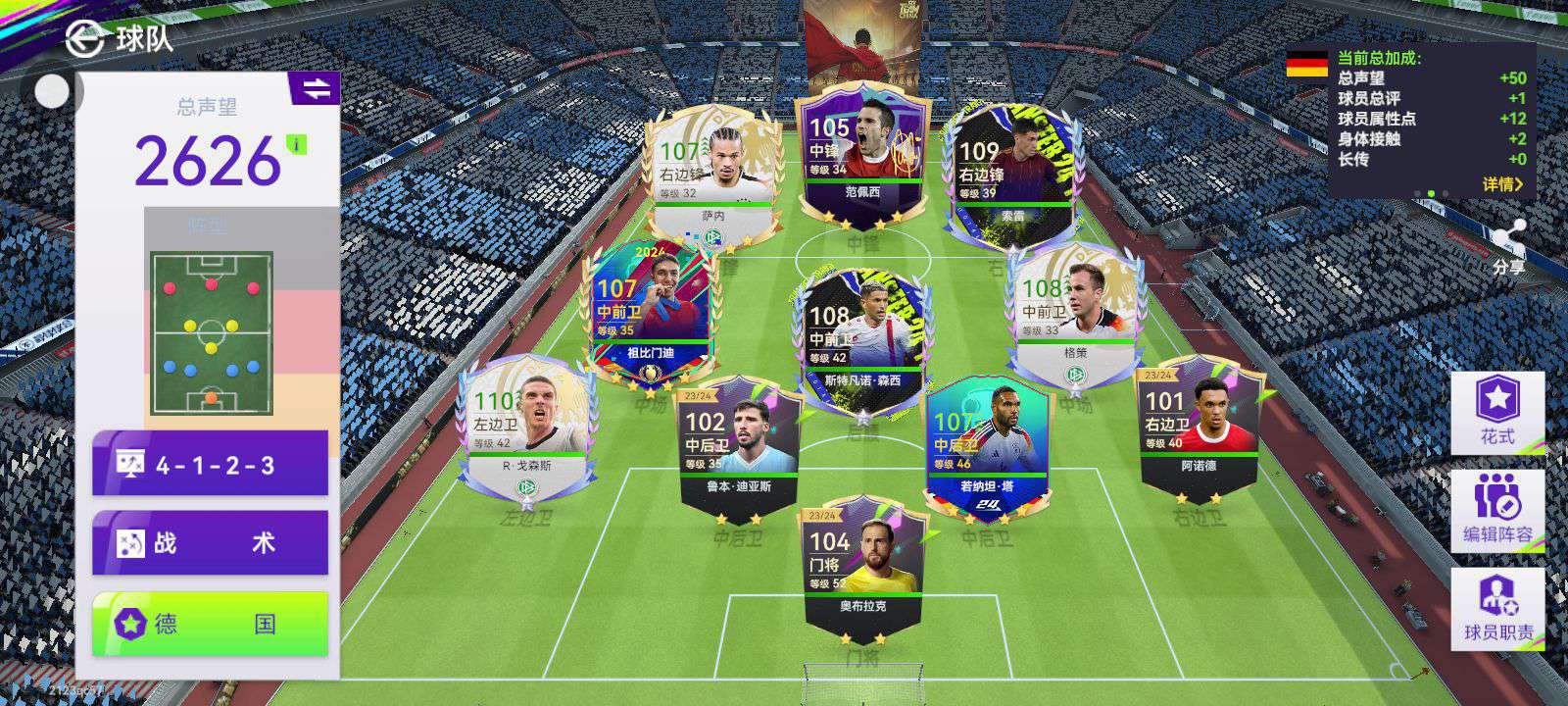Toggle the swap arrows on the reputation panel
Screen dimensions: 1568x706
[x=316, y=89]
